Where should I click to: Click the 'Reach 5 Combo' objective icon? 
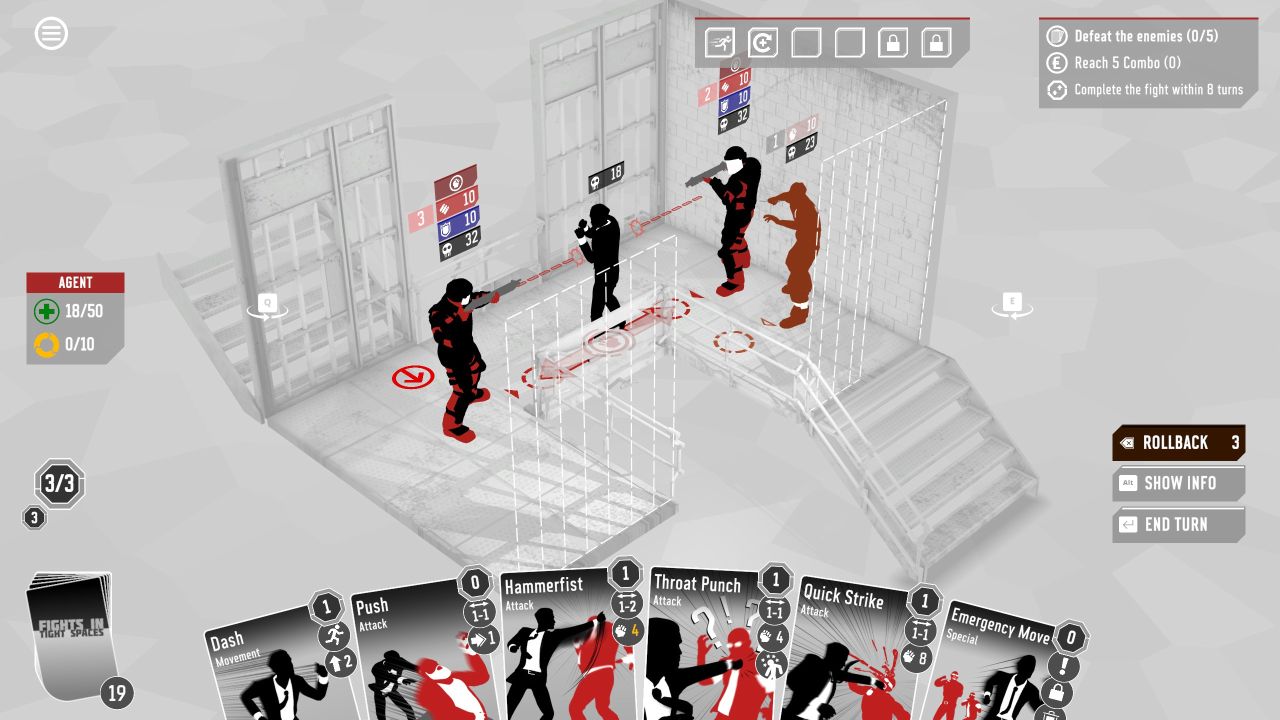coord(1055,62)
